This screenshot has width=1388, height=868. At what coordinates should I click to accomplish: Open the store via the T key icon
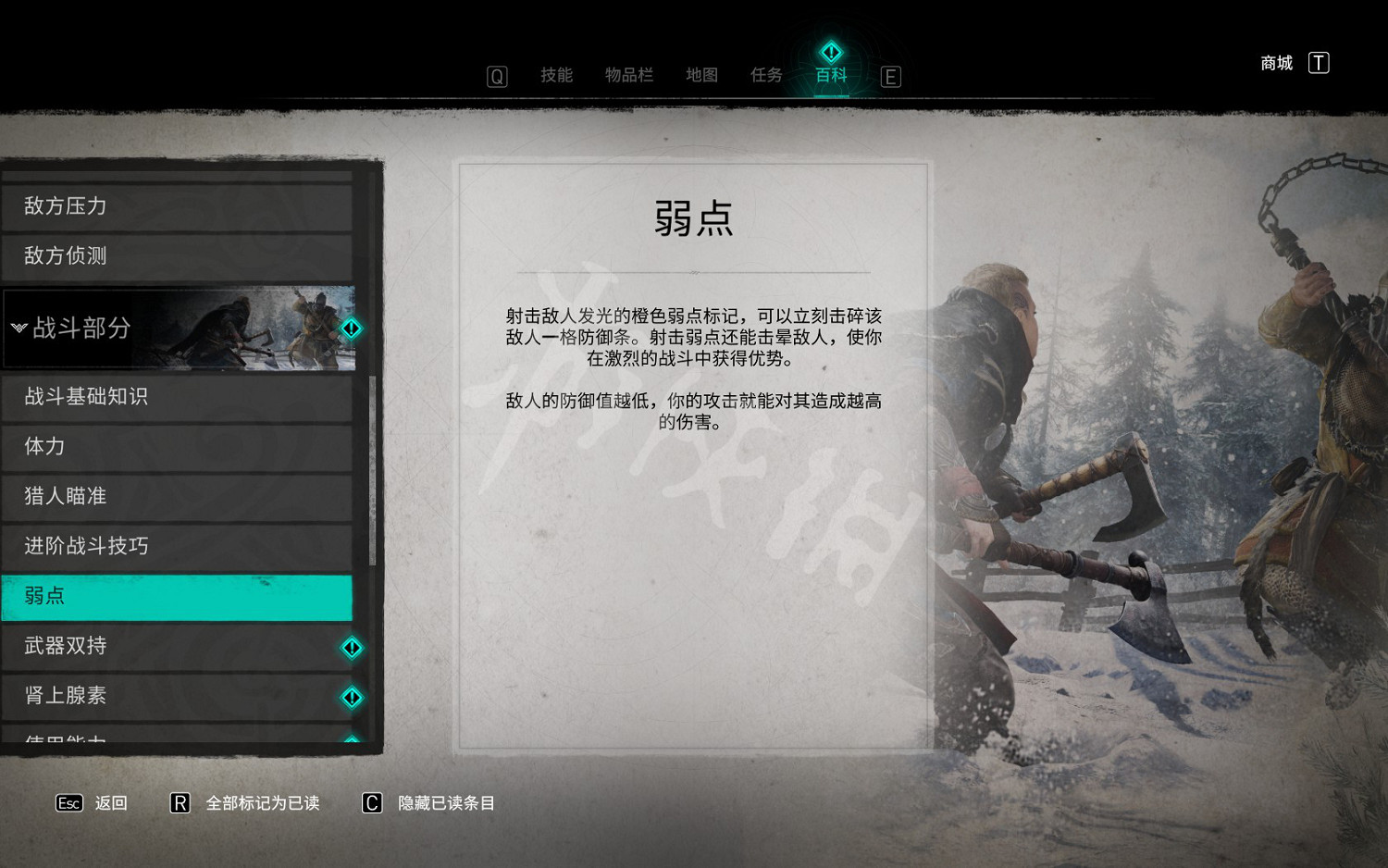[1318, 62]
